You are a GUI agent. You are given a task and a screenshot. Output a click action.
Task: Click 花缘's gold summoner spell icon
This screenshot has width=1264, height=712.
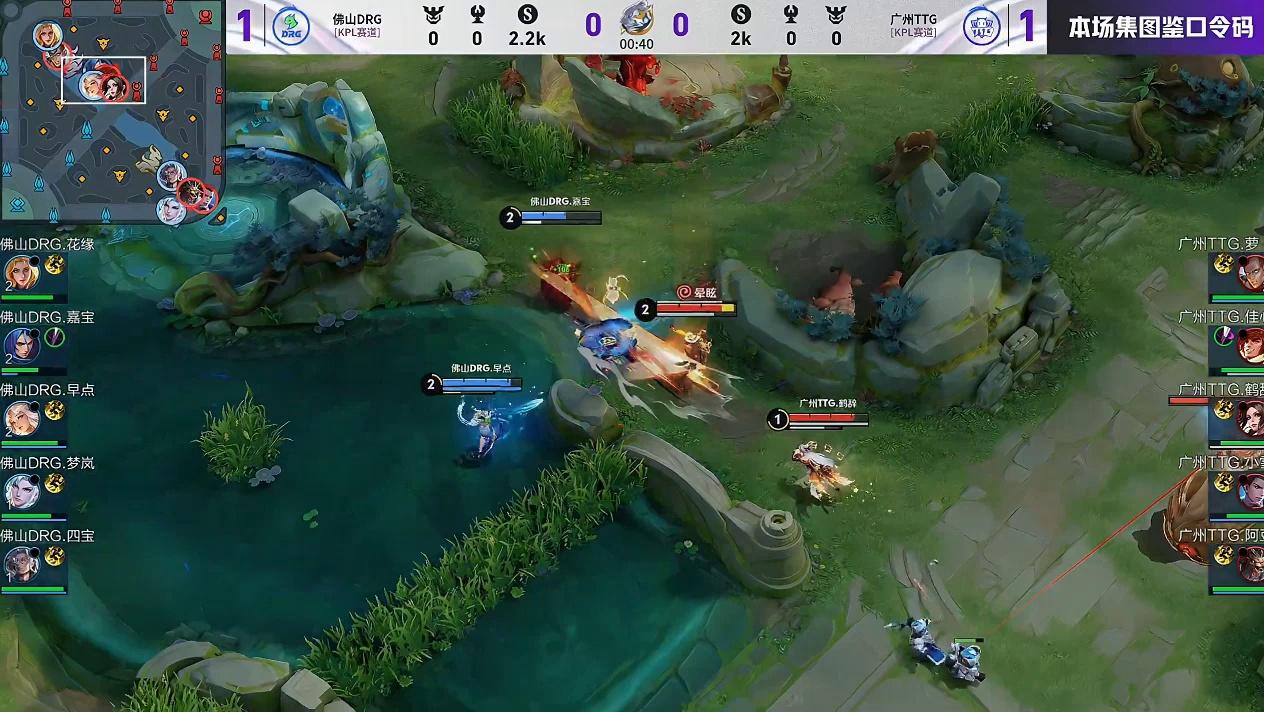point(54,264)
